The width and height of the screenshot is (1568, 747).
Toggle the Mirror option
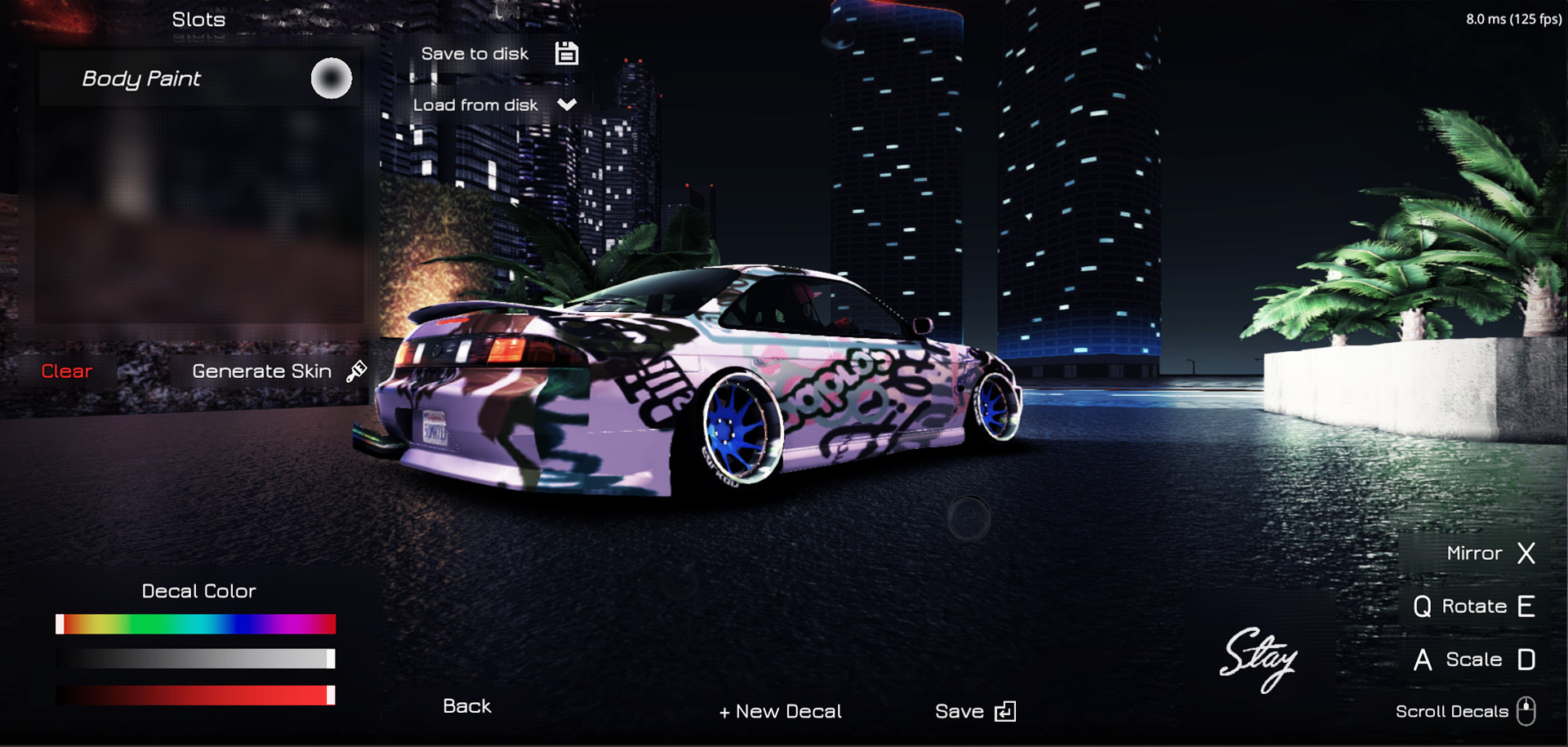click(1490, 554)
